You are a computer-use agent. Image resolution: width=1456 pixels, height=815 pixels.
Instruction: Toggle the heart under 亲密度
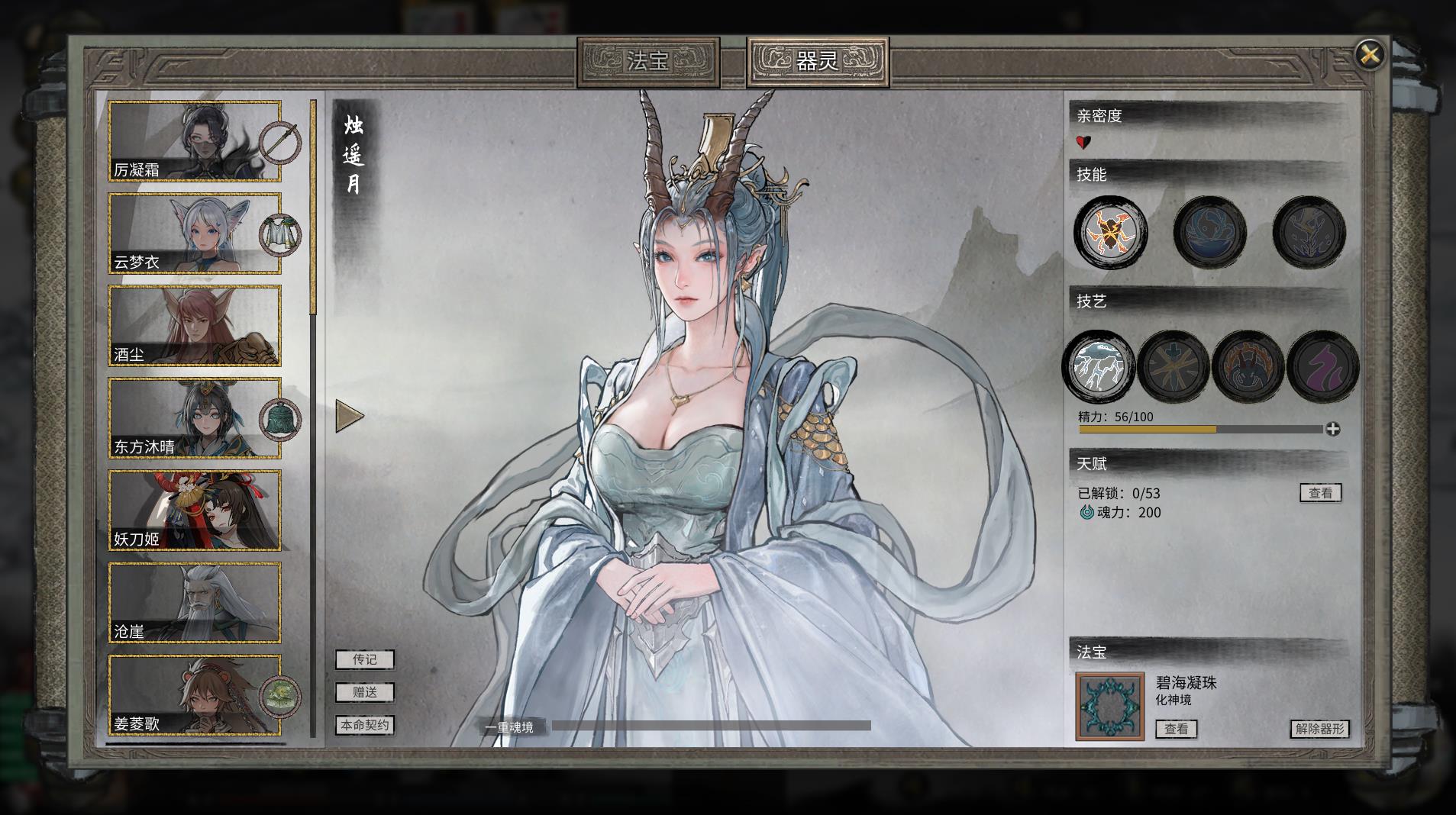click(x=1081, y=141)
